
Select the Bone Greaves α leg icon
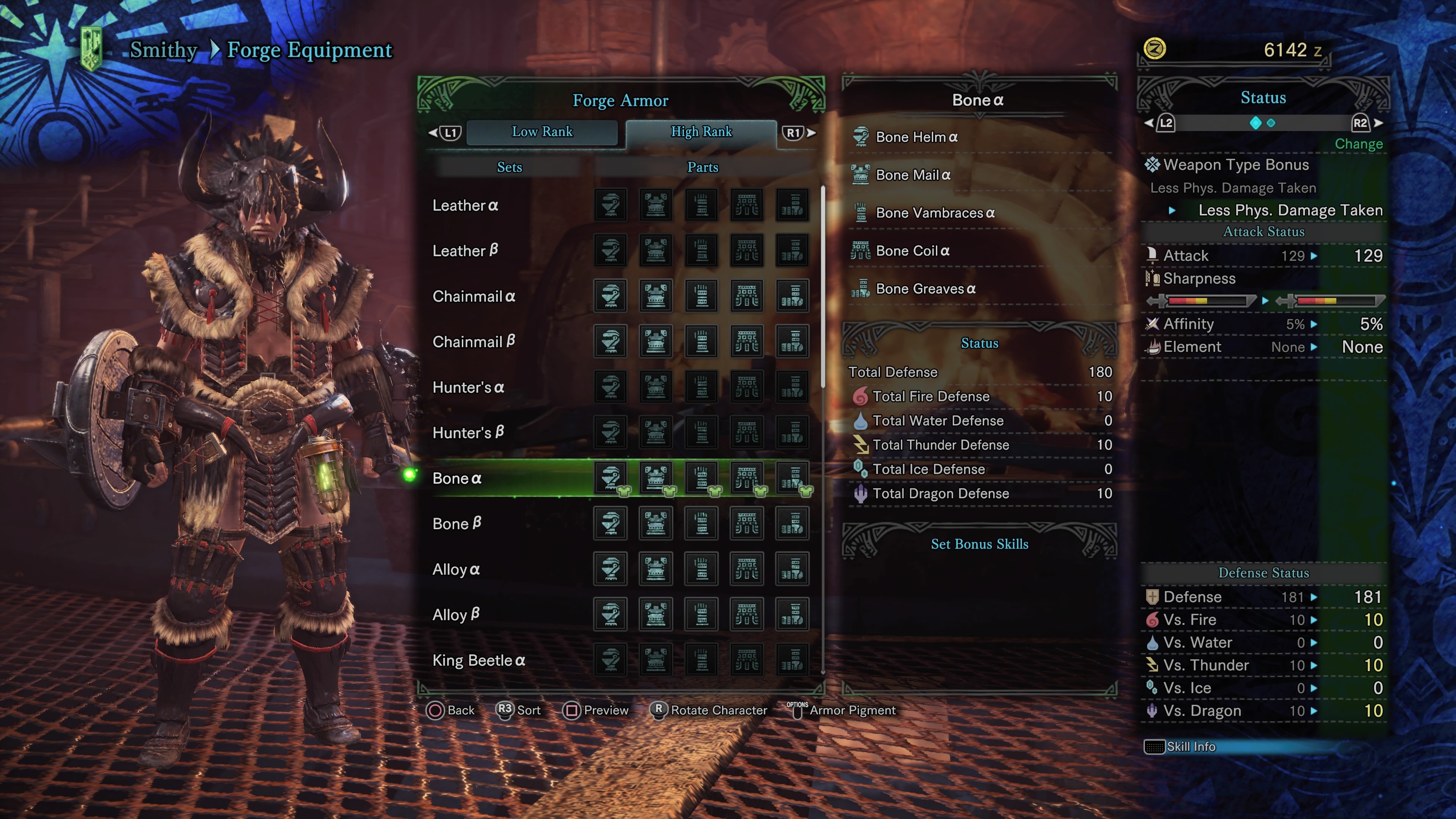(x=861, y=289)
